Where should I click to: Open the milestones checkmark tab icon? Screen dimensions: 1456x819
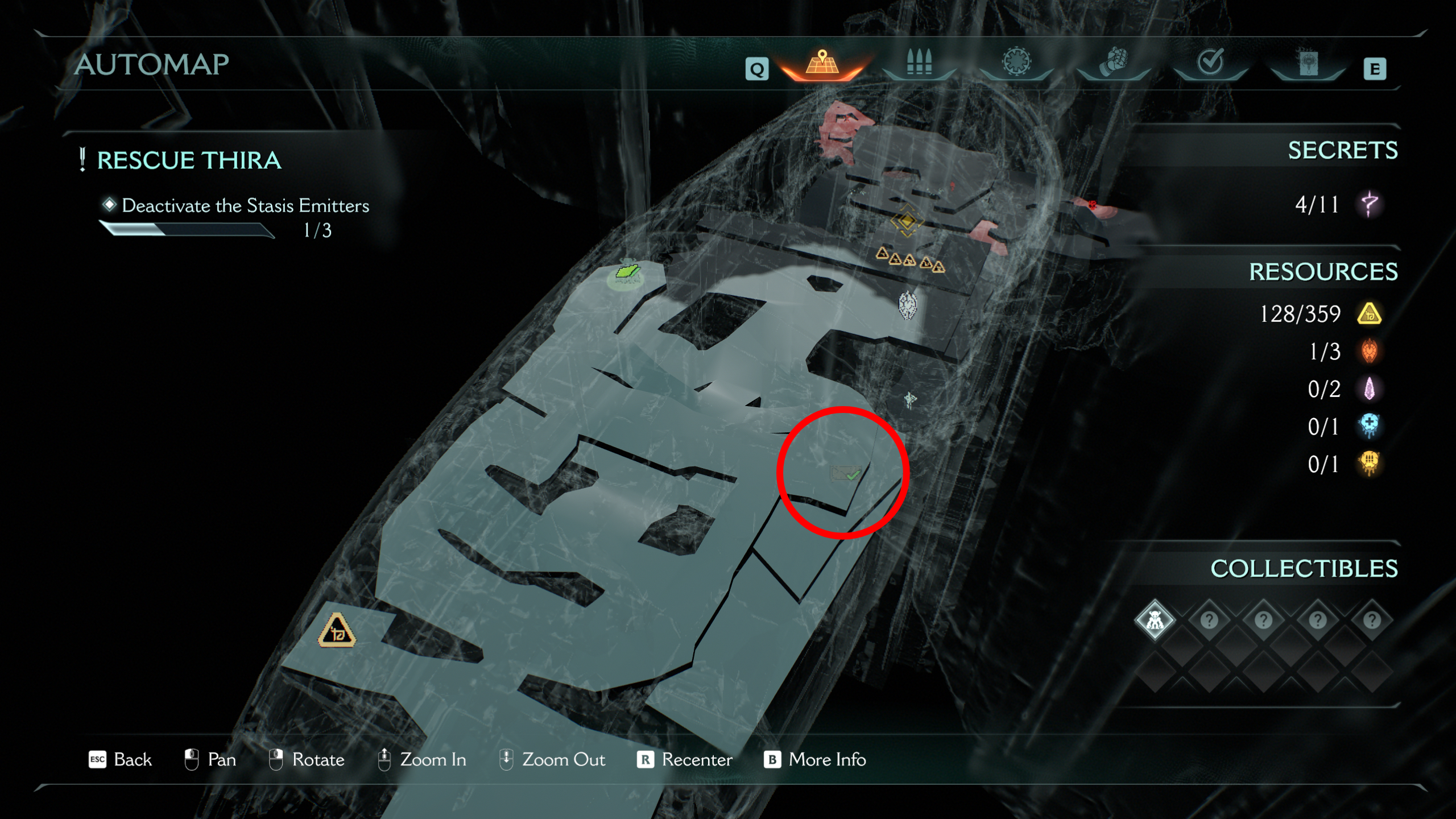point(1210,63)
